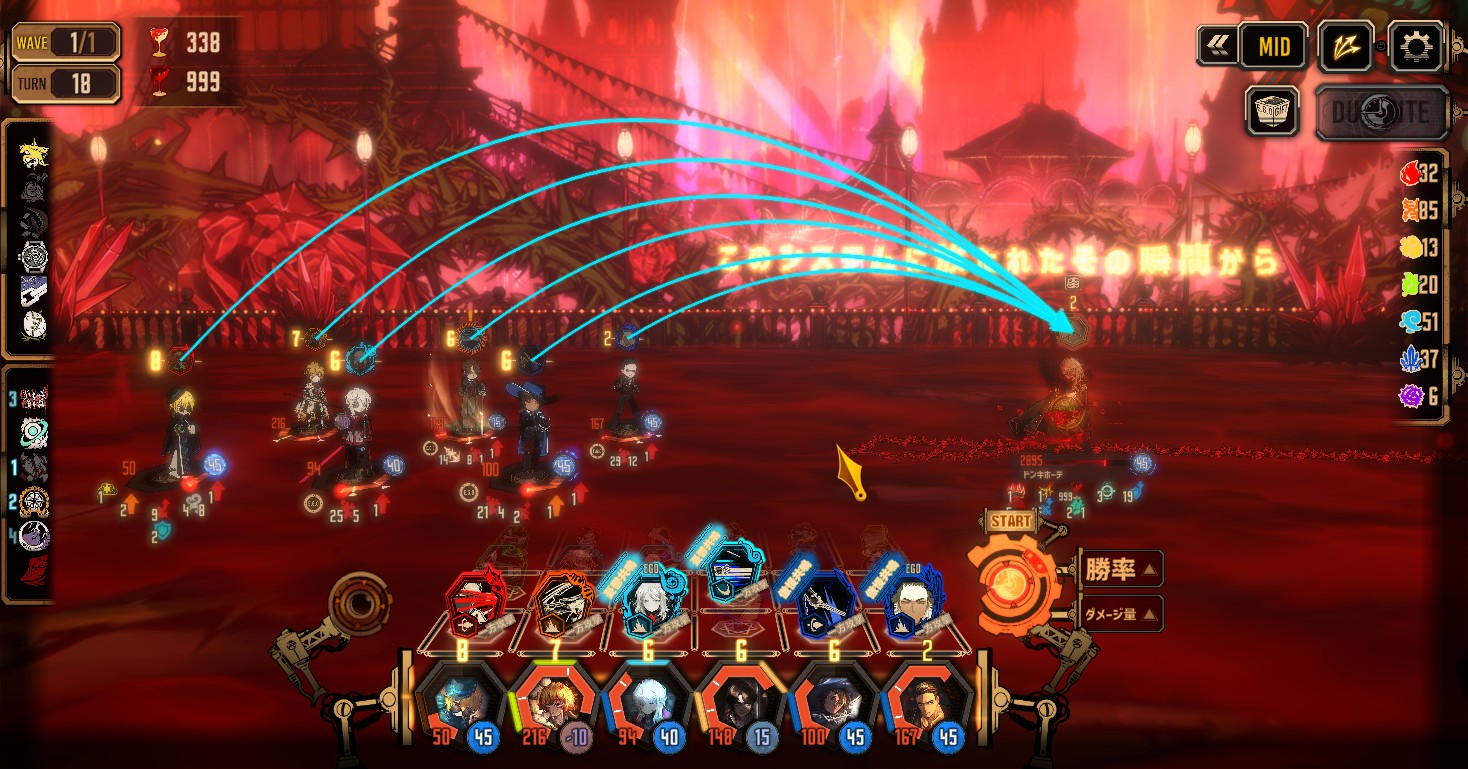Choose the white-haired sinner portrait with 94 HP
The image size is (1468, 769).
point(645,700)
